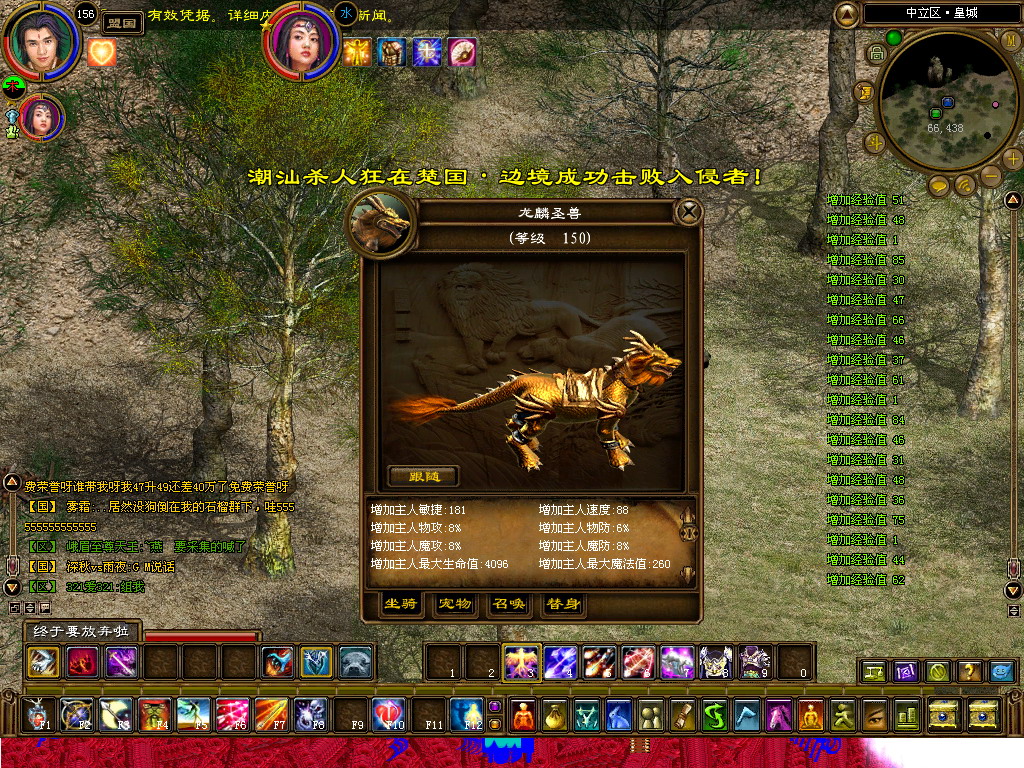The height and width of the screenshot is (768, 1024).
Task: Open the world map with M button
Action: (1012, 38)
